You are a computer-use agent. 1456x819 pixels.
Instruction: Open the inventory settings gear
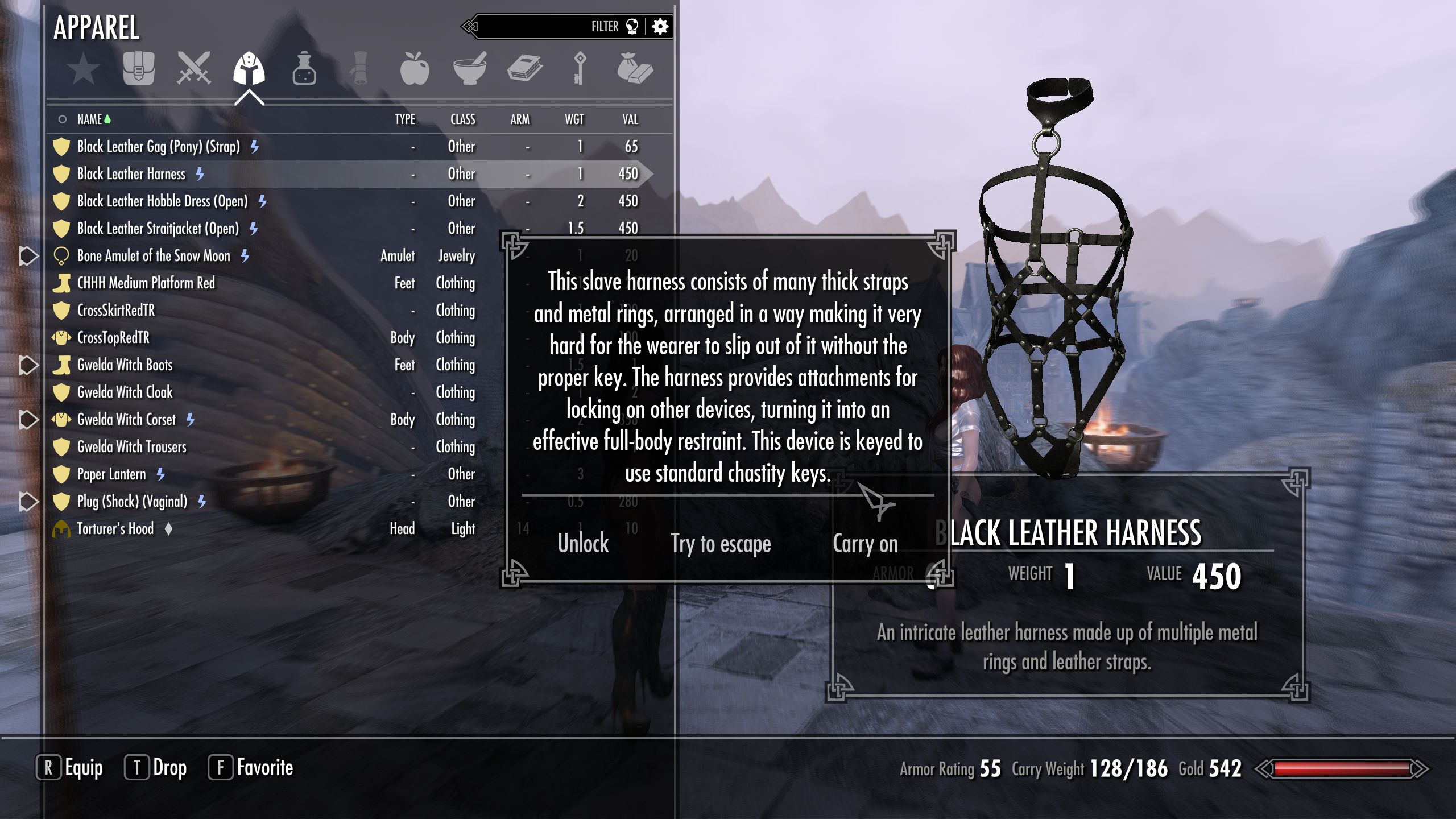point(660,27)
